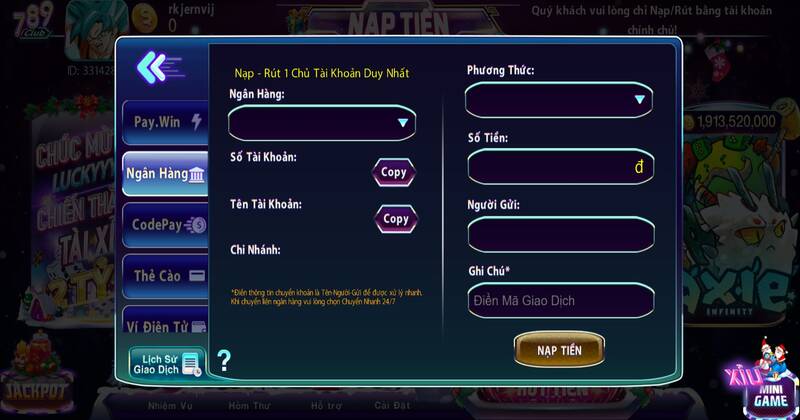Screen dimensions: 800x420
Task: Open the CodePay deposit tab
Action: (164, 225)
